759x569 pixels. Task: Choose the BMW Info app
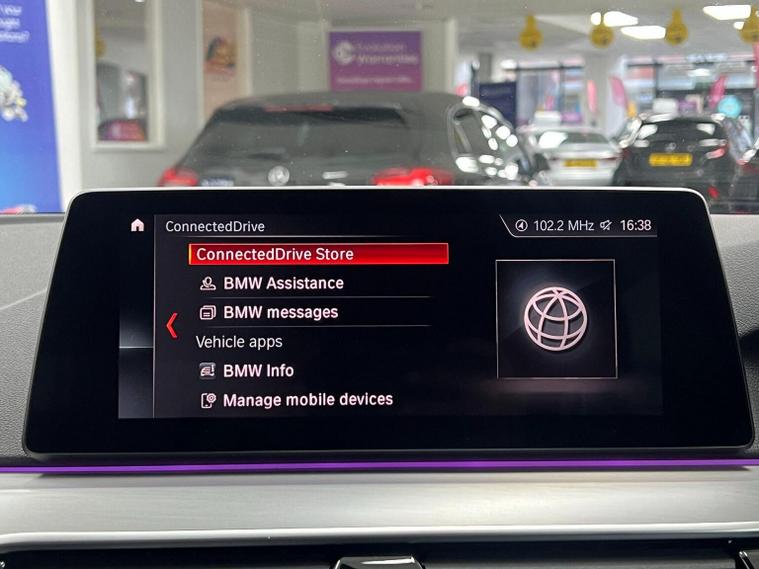258,370
